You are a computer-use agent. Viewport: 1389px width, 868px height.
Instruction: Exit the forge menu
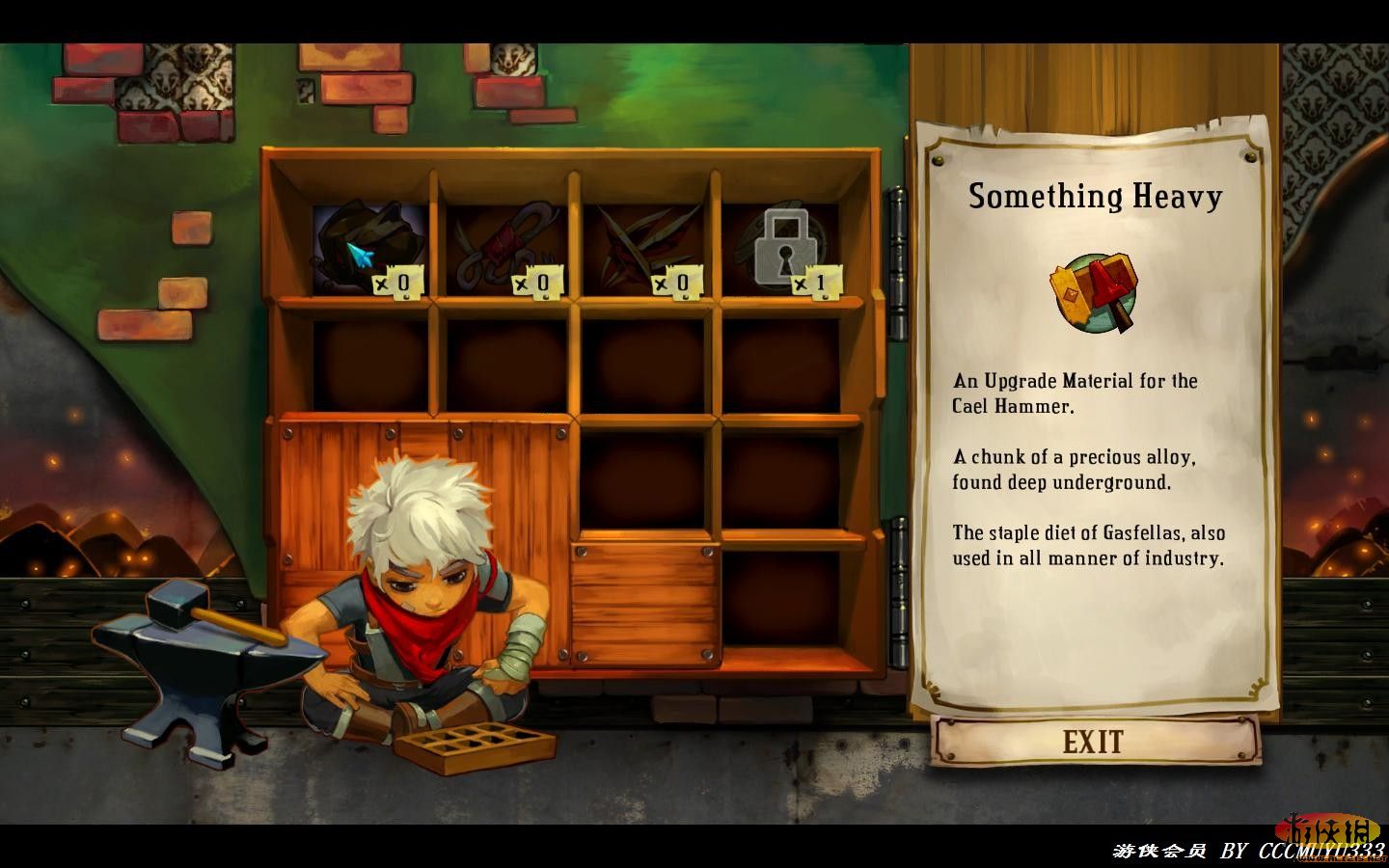click(x=1095, y=742)
